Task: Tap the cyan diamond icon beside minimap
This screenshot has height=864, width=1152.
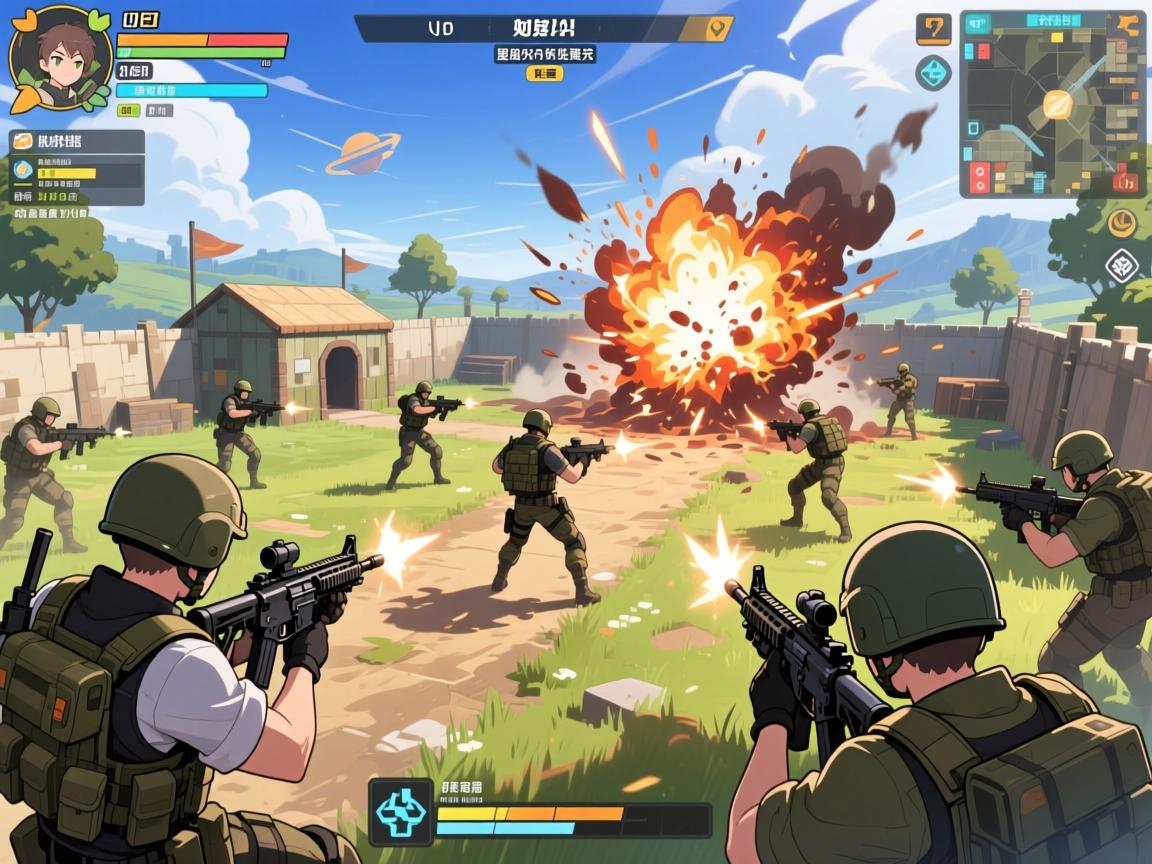Action: pos(933,73)
